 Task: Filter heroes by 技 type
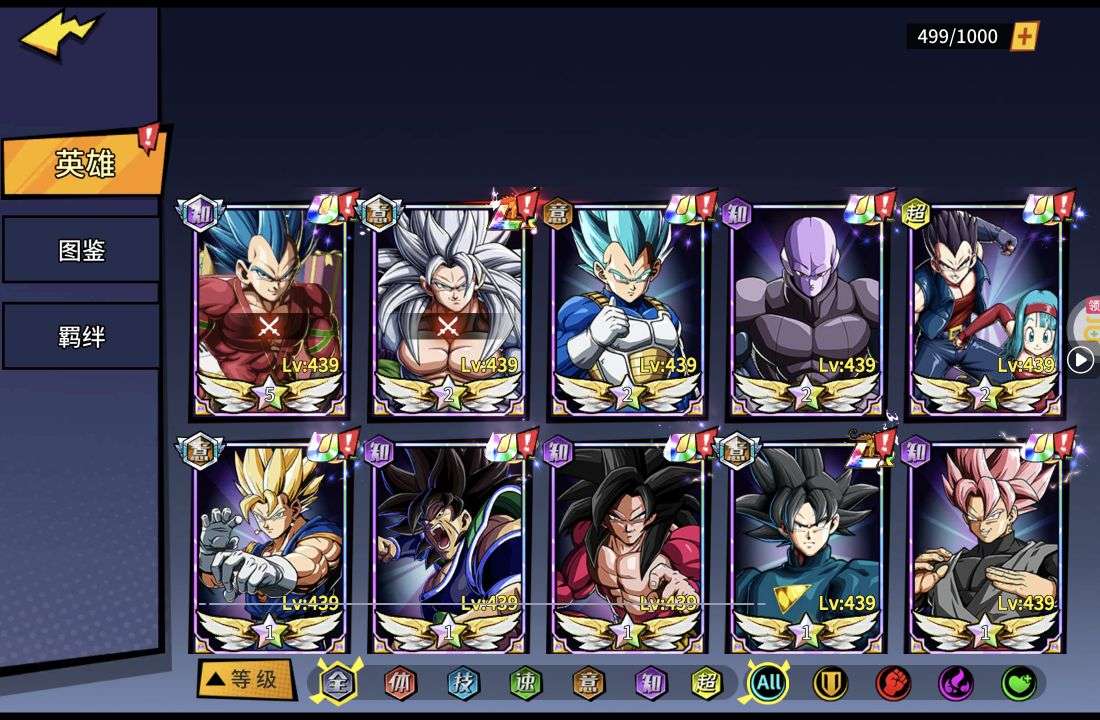click(463, 684)
